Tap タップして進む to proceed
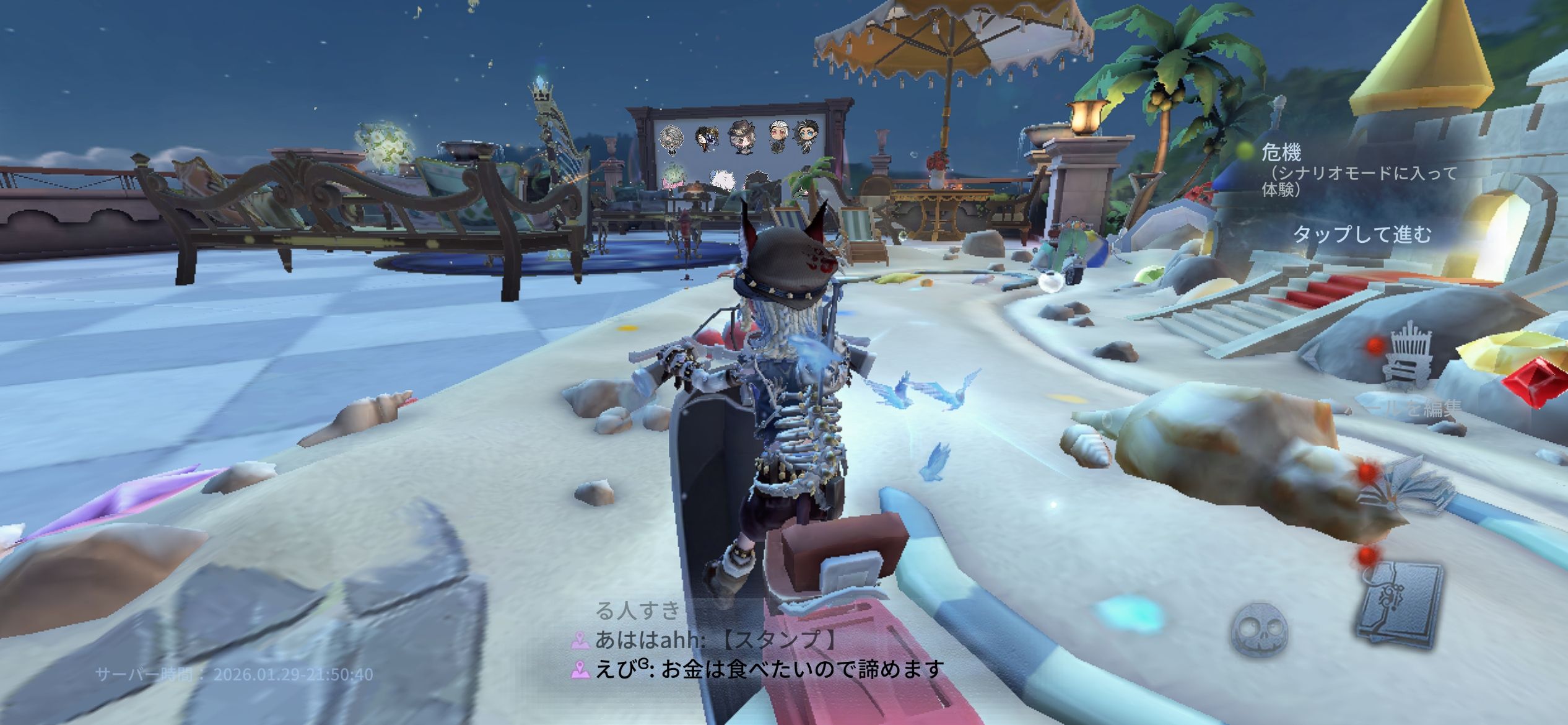The image size is (1568, 725). click(1361, 235)
